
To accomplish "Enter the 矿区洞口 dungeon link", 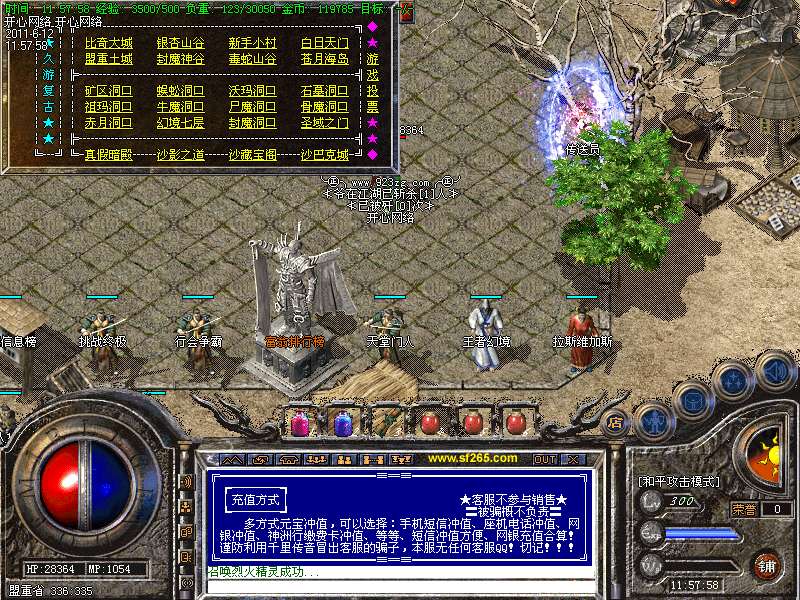I will (108, 91).
